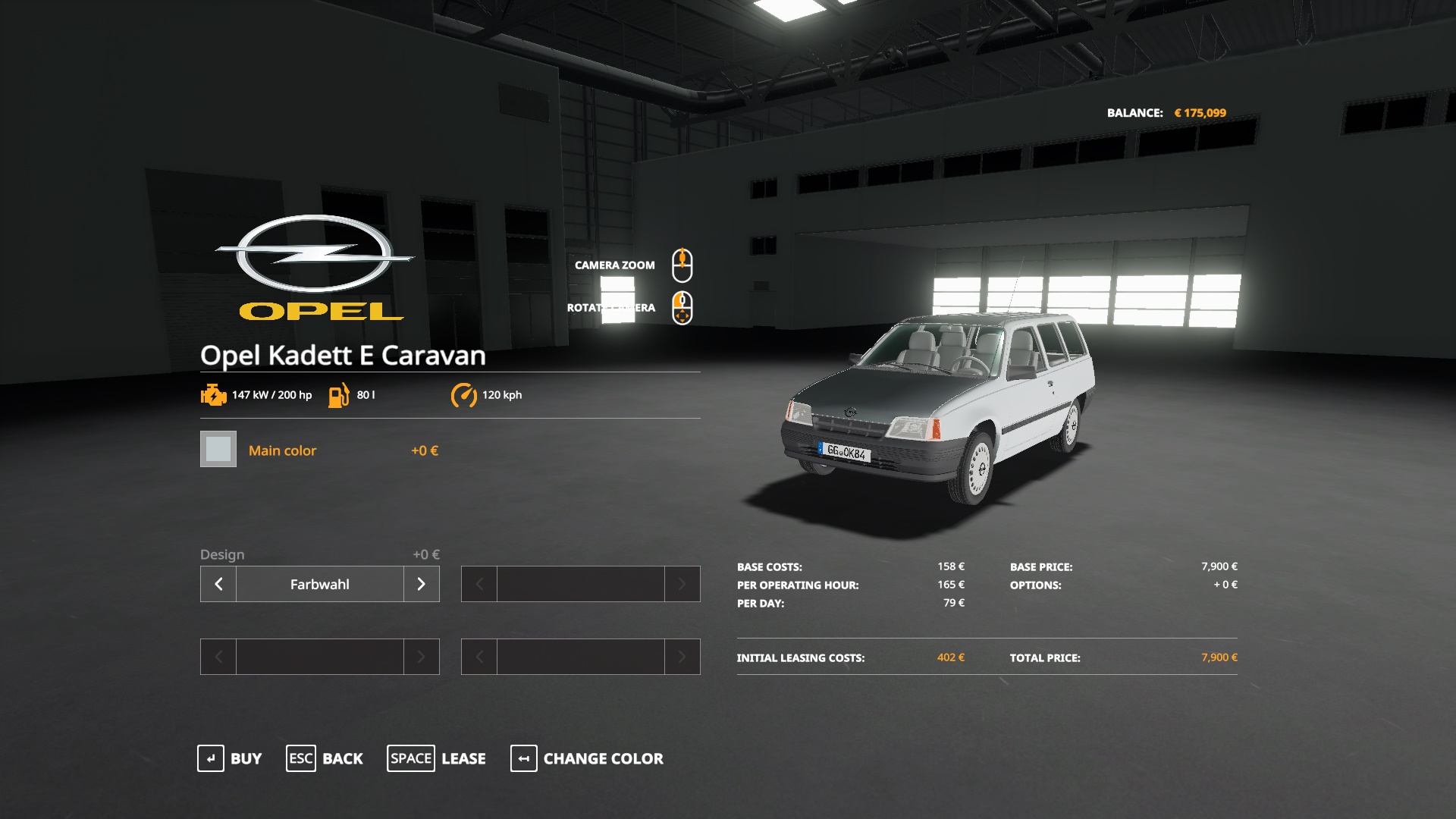Viewport: 1456px width, 819px height.
Task: Click the Enter key icon beside BUY
Action: 211,758
